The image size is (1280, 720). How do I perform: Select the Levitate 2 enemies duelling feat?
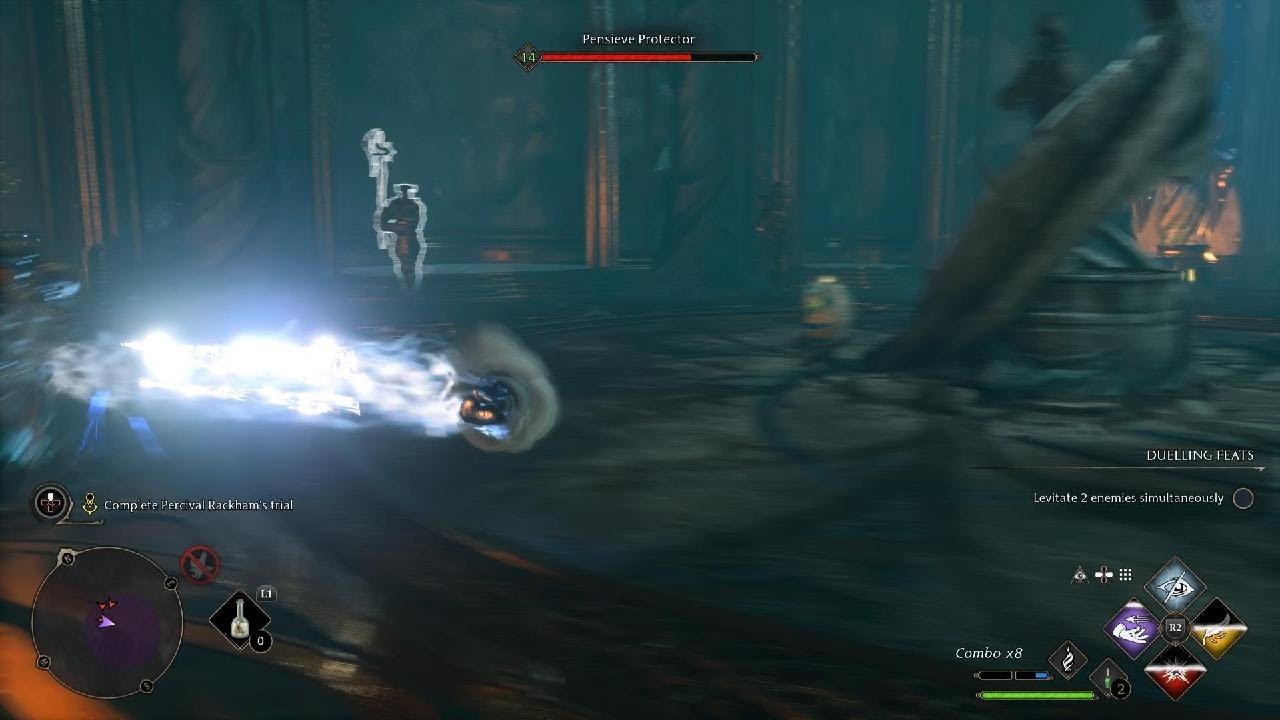click(x=1128, y=498)
